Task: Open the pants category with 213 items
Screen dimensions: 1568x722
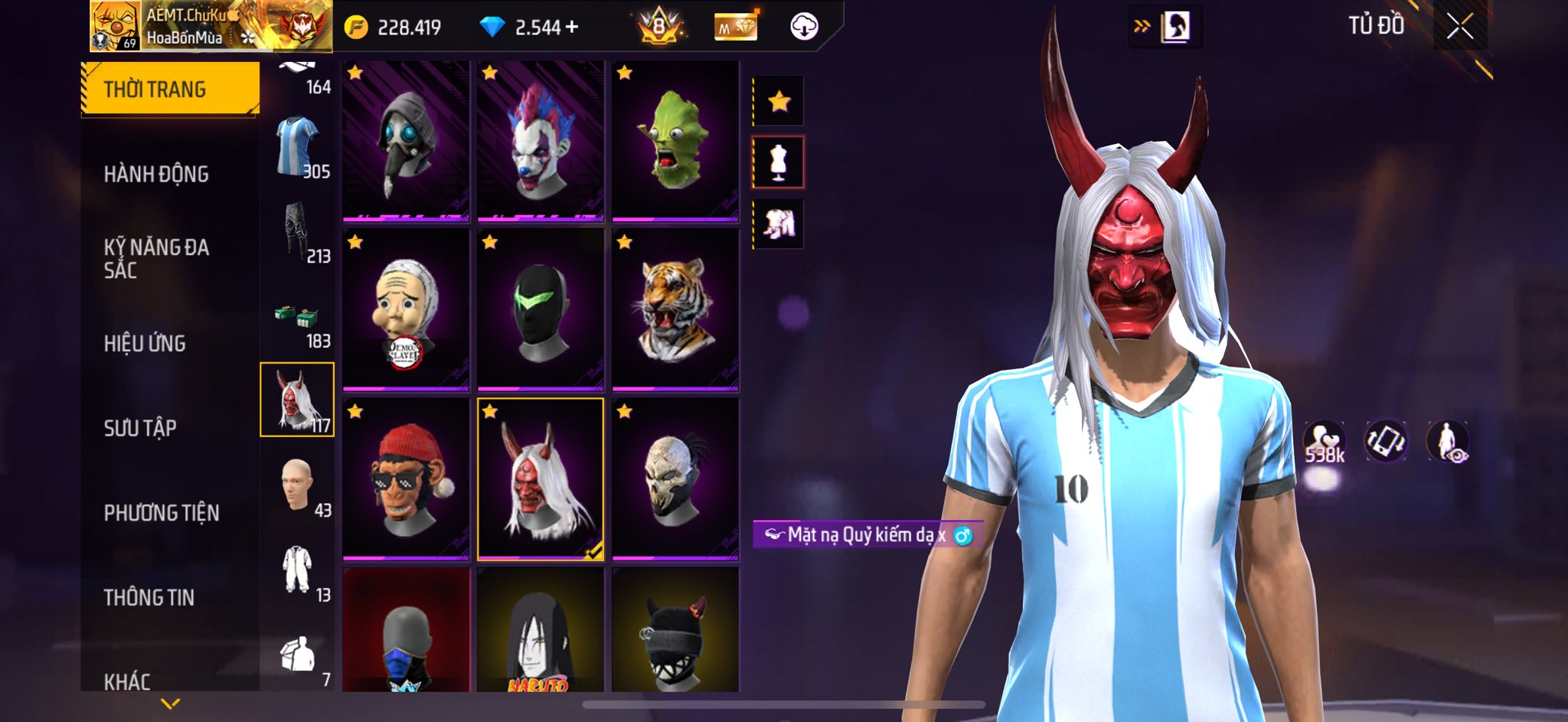Action: [298, 234]
